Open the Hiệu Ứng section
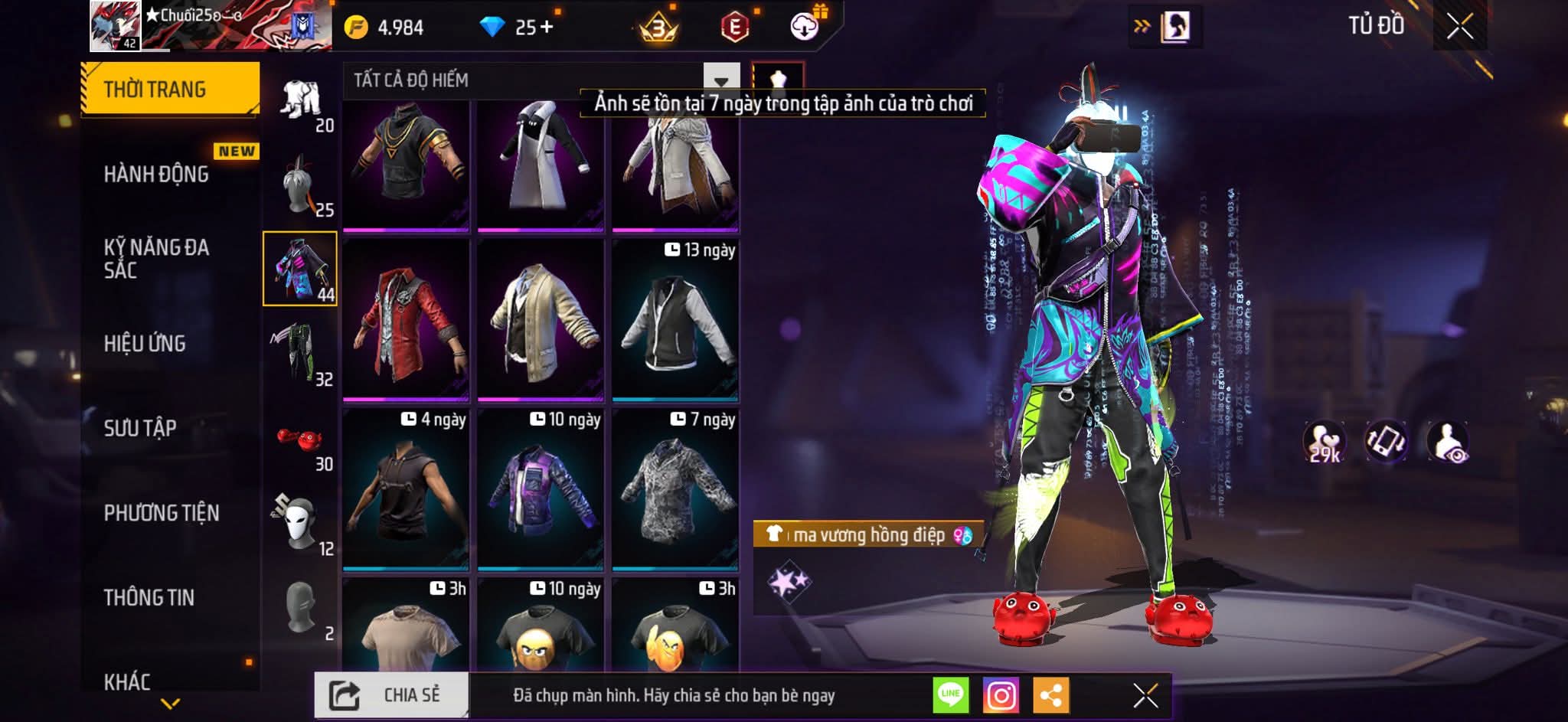This screenshot has width=1568, height=722. (x=145, y=344)
